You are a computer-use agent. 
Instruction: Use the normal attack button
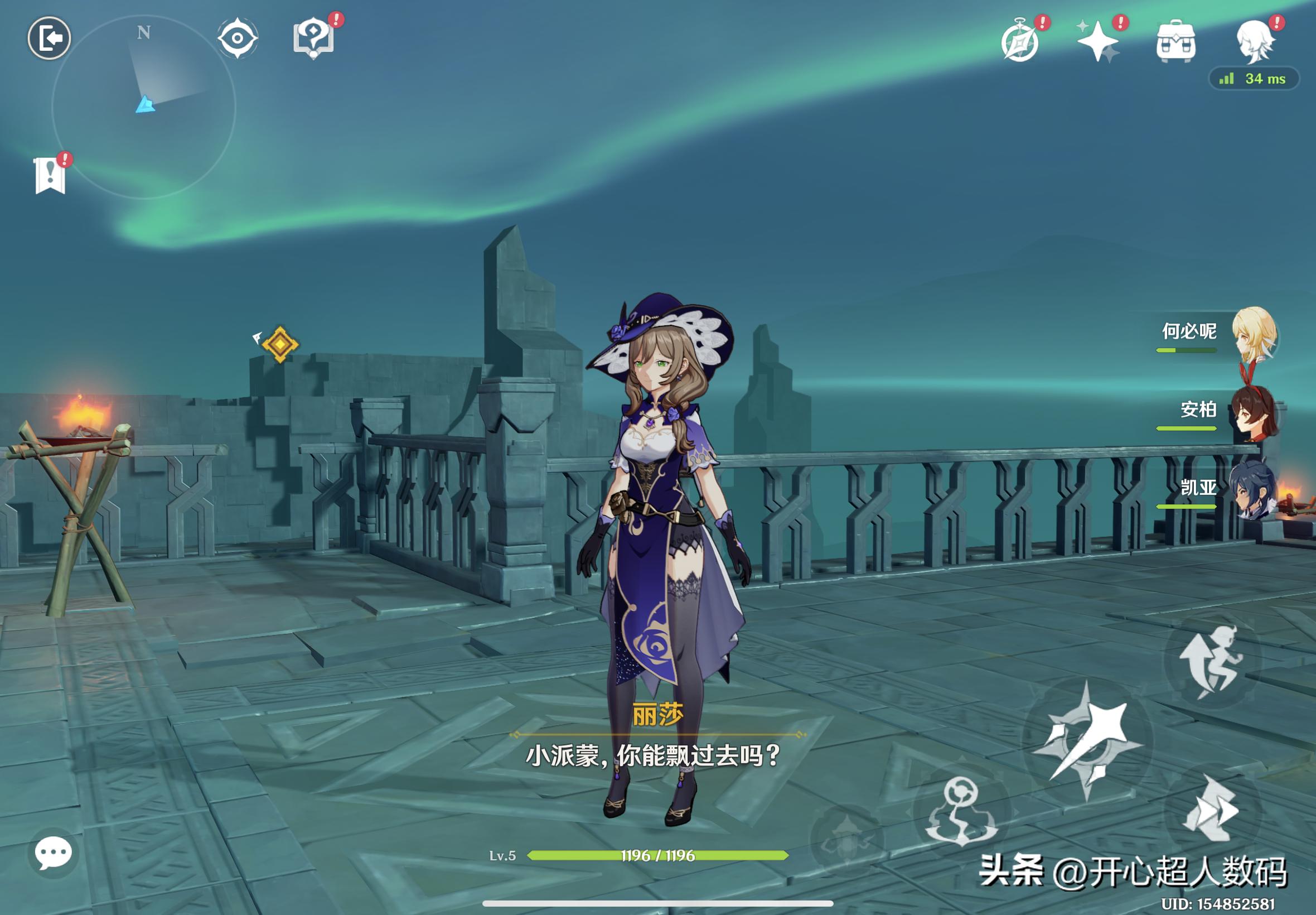(x=1087, y=743)
